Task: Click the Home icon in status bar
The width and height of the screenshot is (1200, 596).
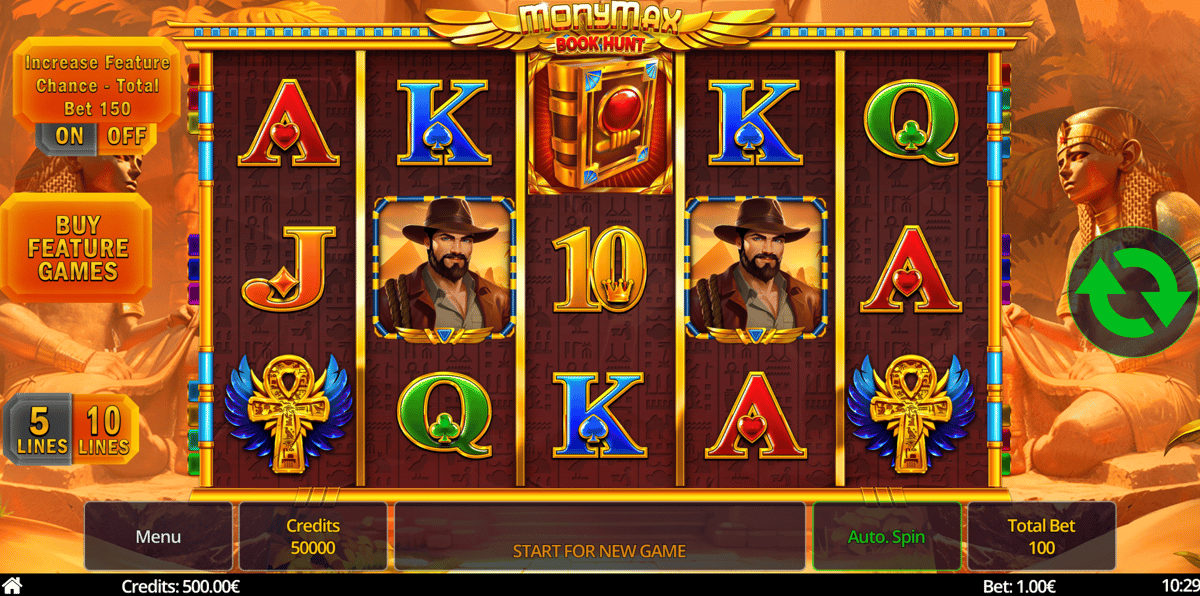Action: [12, 585]
